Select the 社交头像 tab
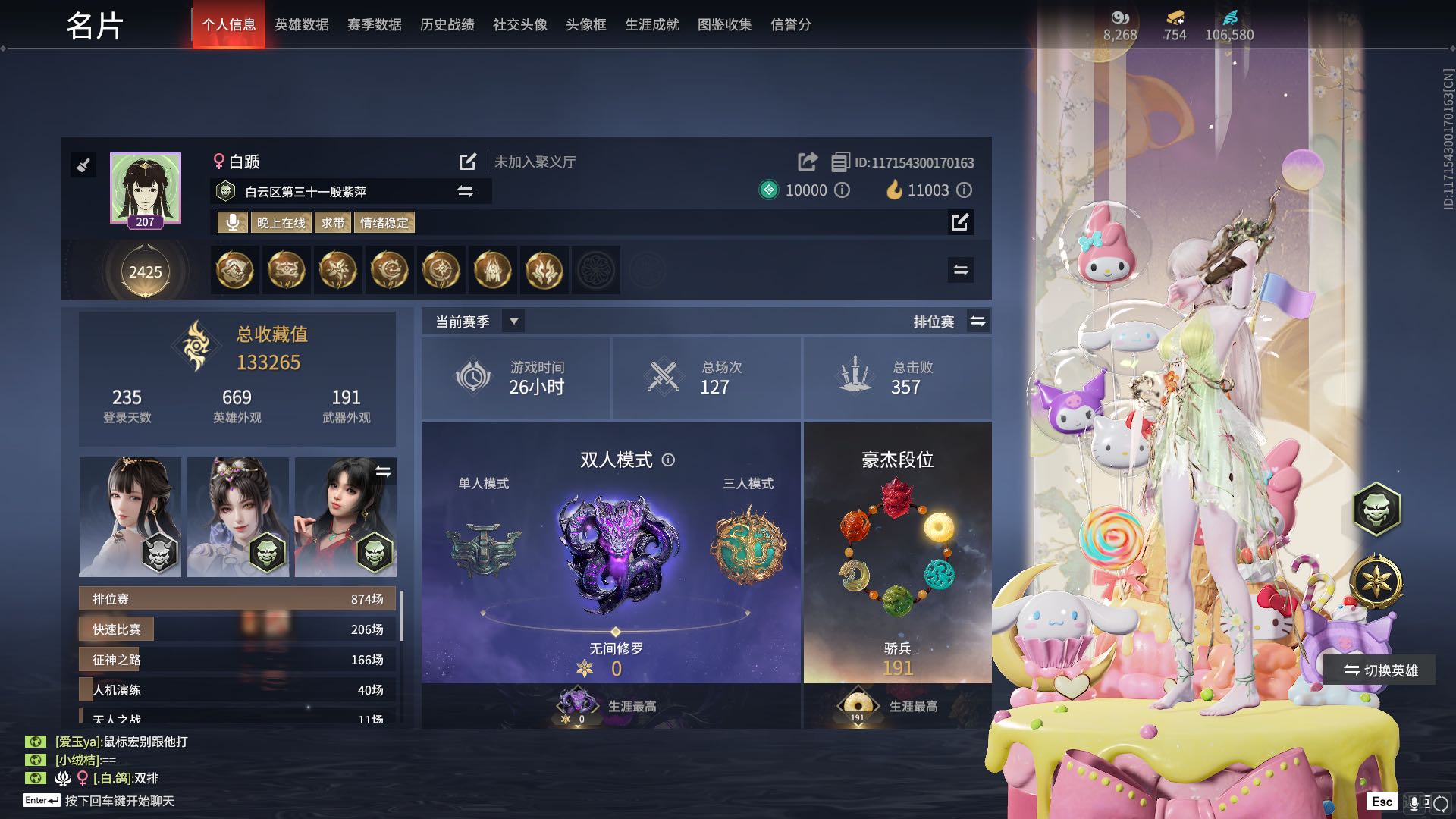This screenshot has width=1456, height=819. tap(519, 25)
